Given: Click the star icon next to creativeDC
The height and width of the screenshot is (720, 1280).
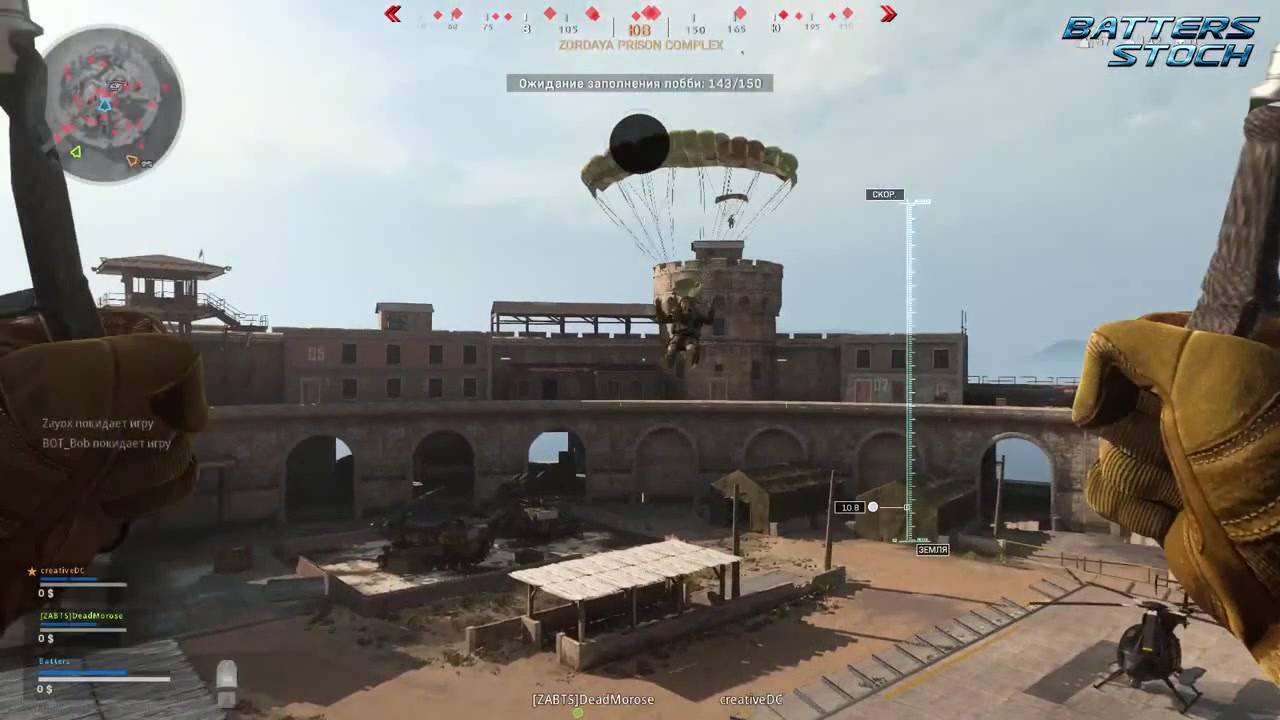Looking at the screenshot, I should click(31, 570).
